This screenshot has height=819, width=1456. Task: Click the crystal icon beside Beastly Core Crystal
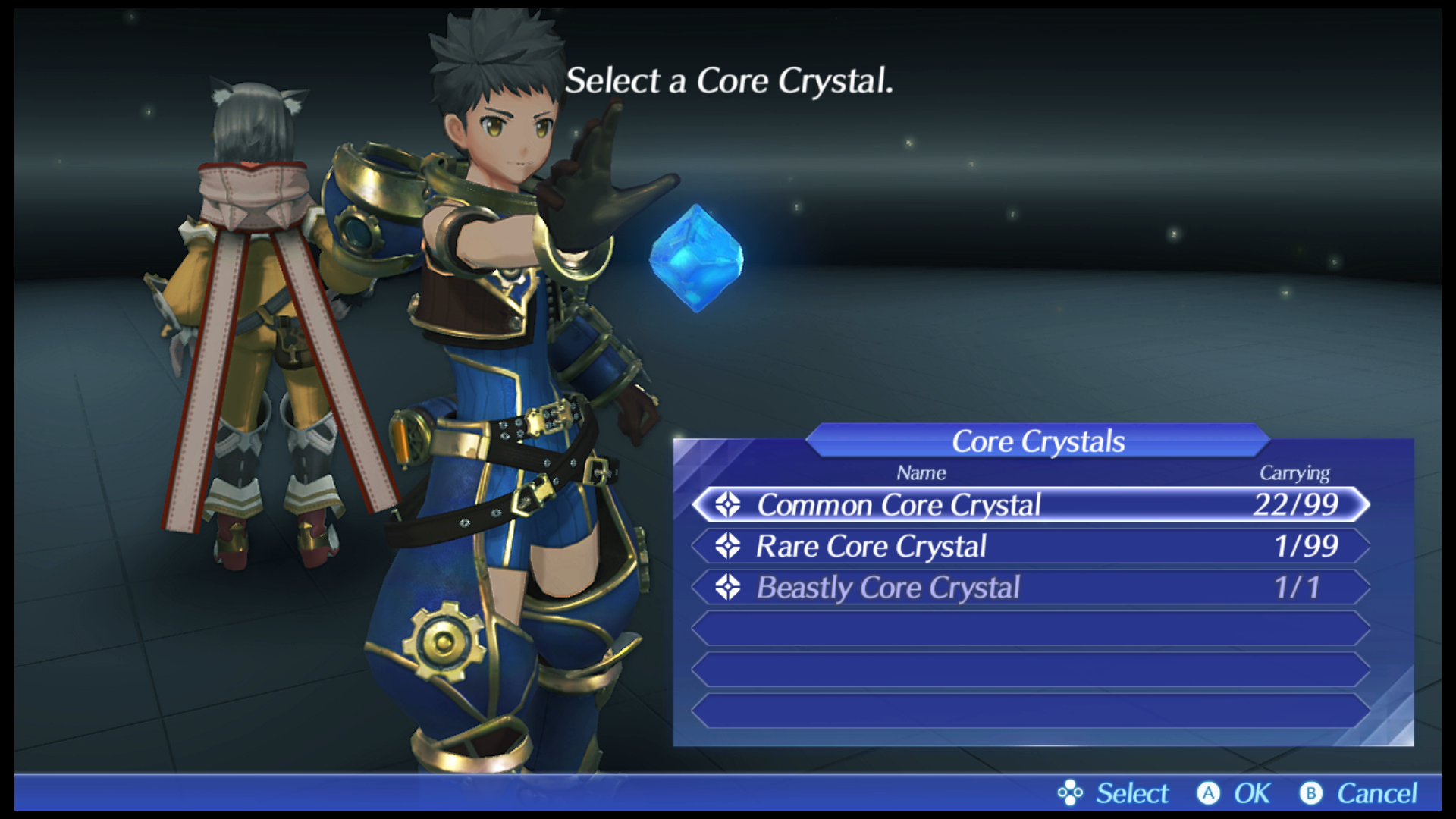(729, 587)
